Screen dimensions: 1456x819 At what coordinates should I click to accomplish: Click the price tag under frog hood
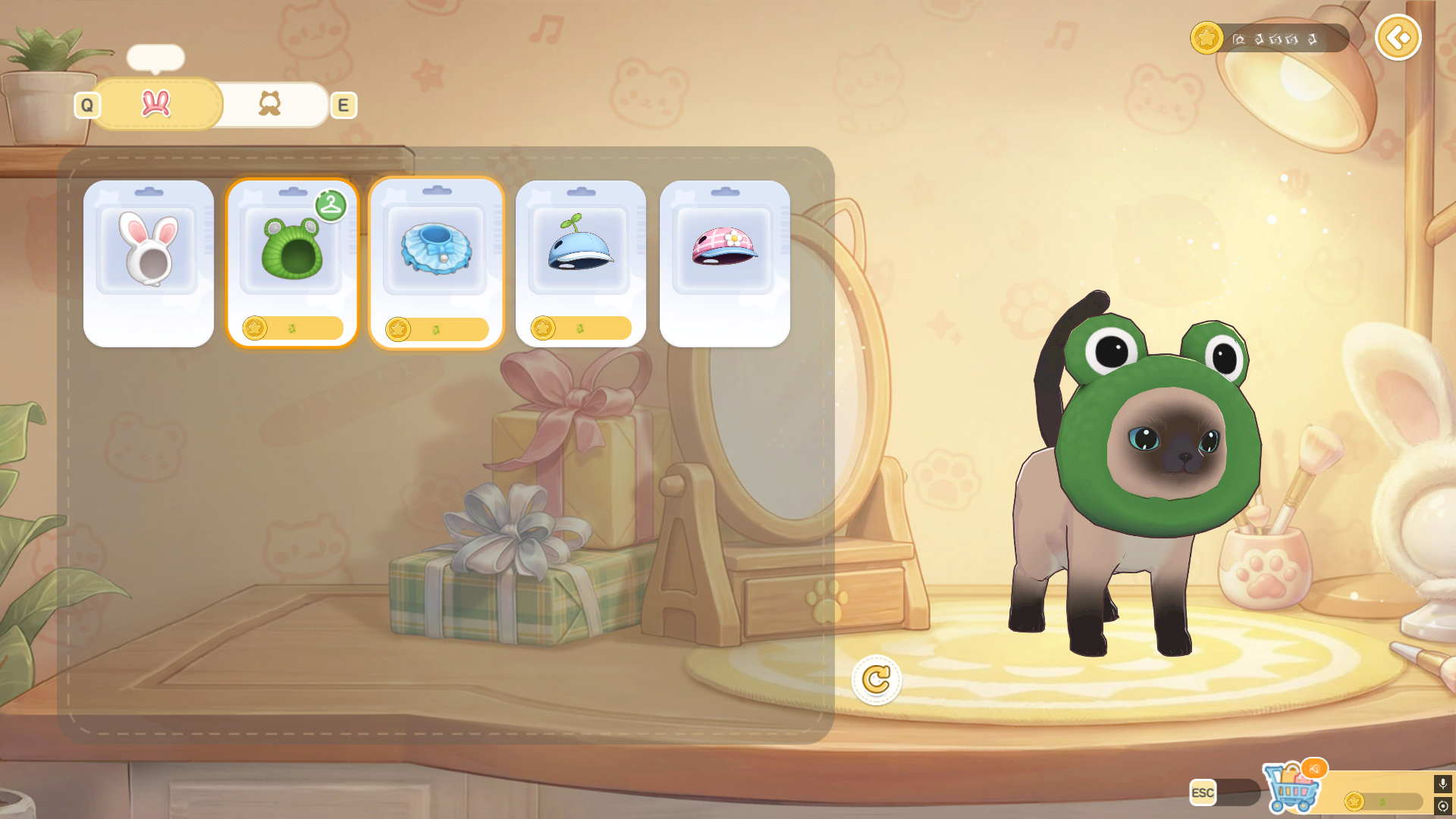coord(292,328)
